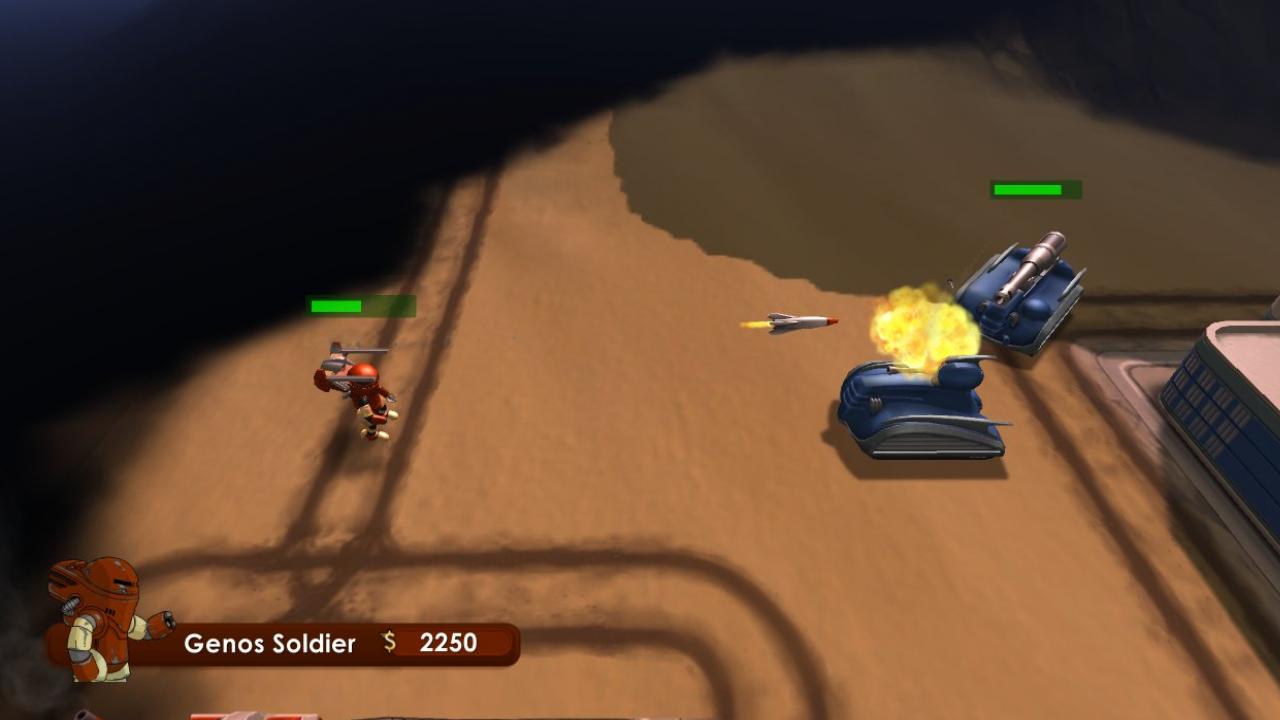Click the dollar sign currency icon
The width and height of the screenshot is (1280, 720).
pos(387,643)
